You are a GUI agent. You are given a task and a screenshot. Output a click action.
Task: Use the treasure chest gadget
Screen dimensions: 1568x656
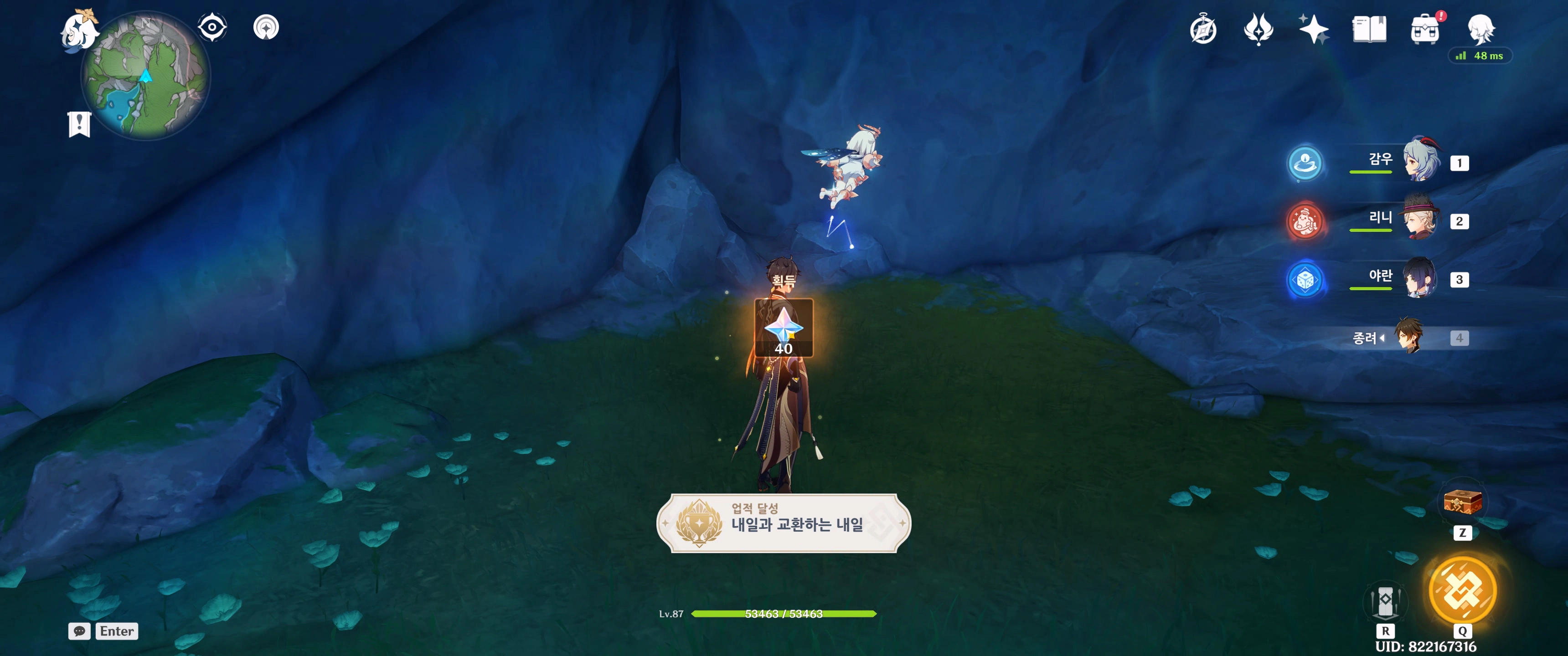tap(1462, 502)
